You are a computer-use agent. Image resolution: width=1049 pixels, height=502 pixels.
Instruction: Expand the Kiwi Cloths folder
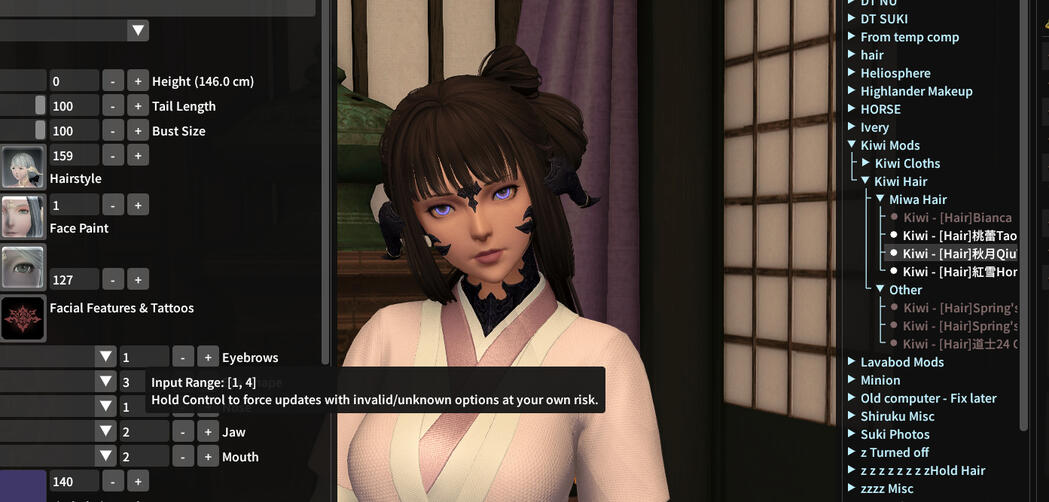[866, 163]
